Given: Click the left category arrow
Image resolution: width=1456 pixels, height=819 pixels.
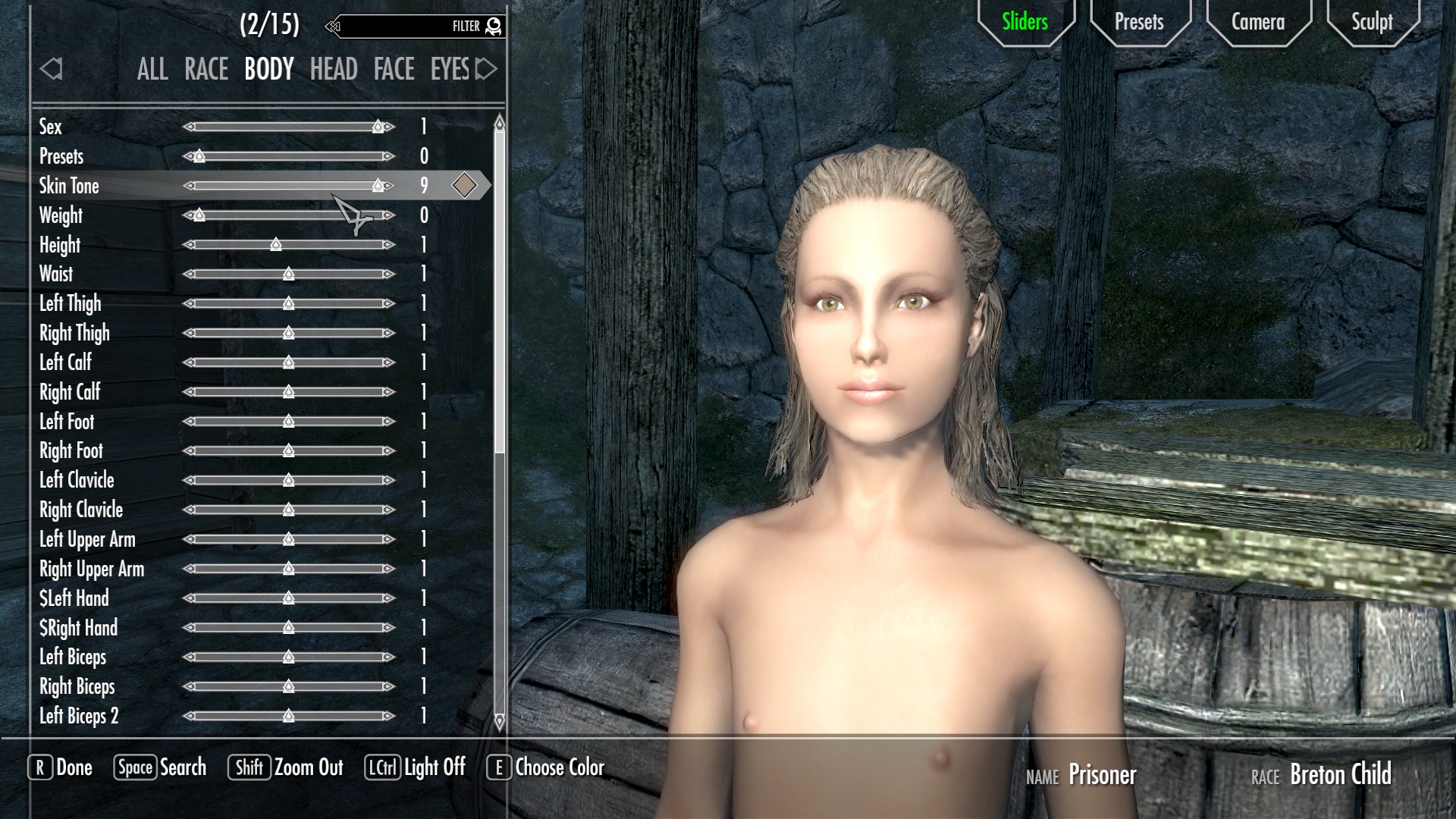Looking at the screenshot, I should point(51,70).
